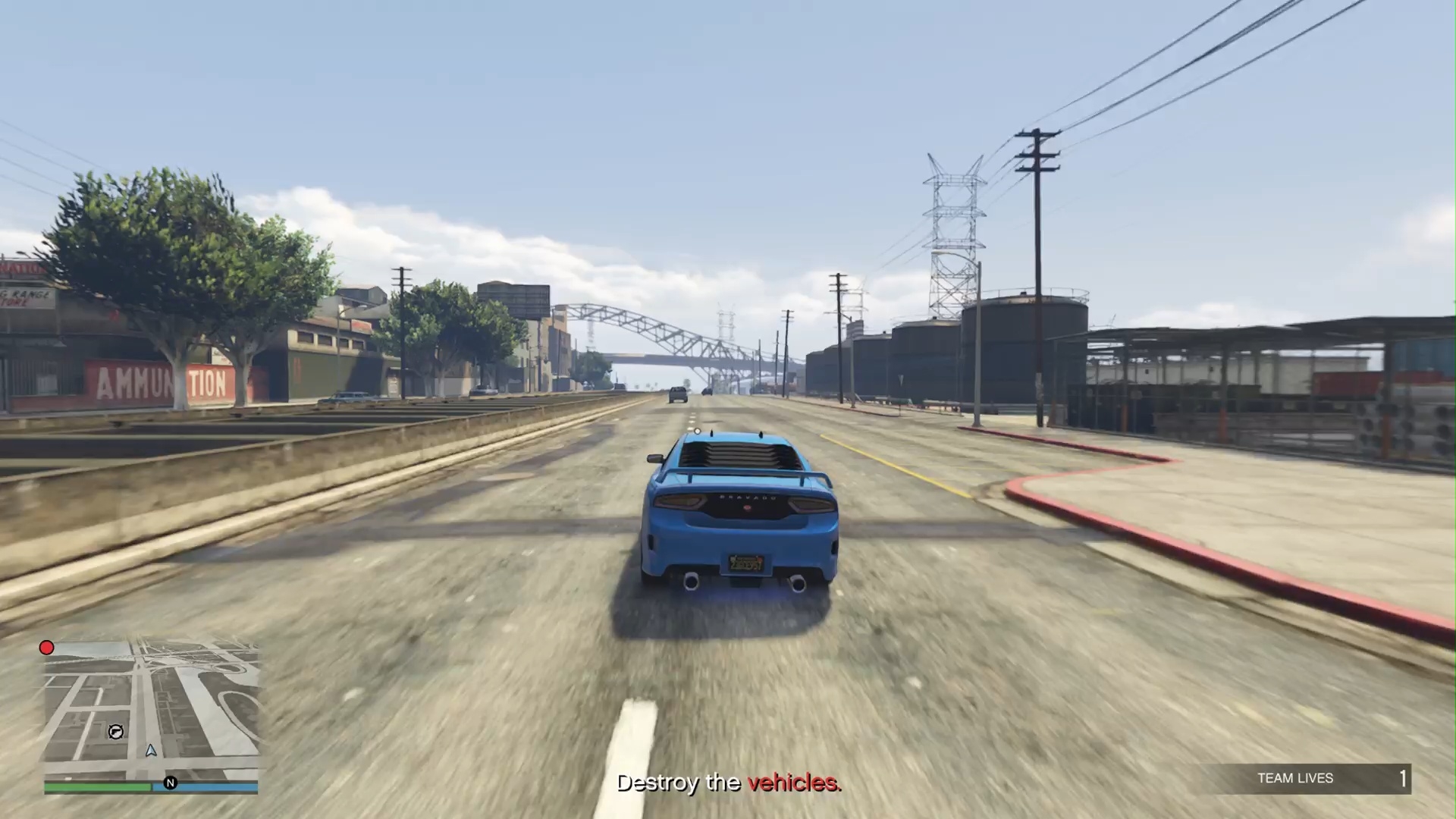Click the player arrow marker on the minimap
Image resolution: width=1456 pixels, height=819 pixels.
pyautogui.click(x=151, y=751)
